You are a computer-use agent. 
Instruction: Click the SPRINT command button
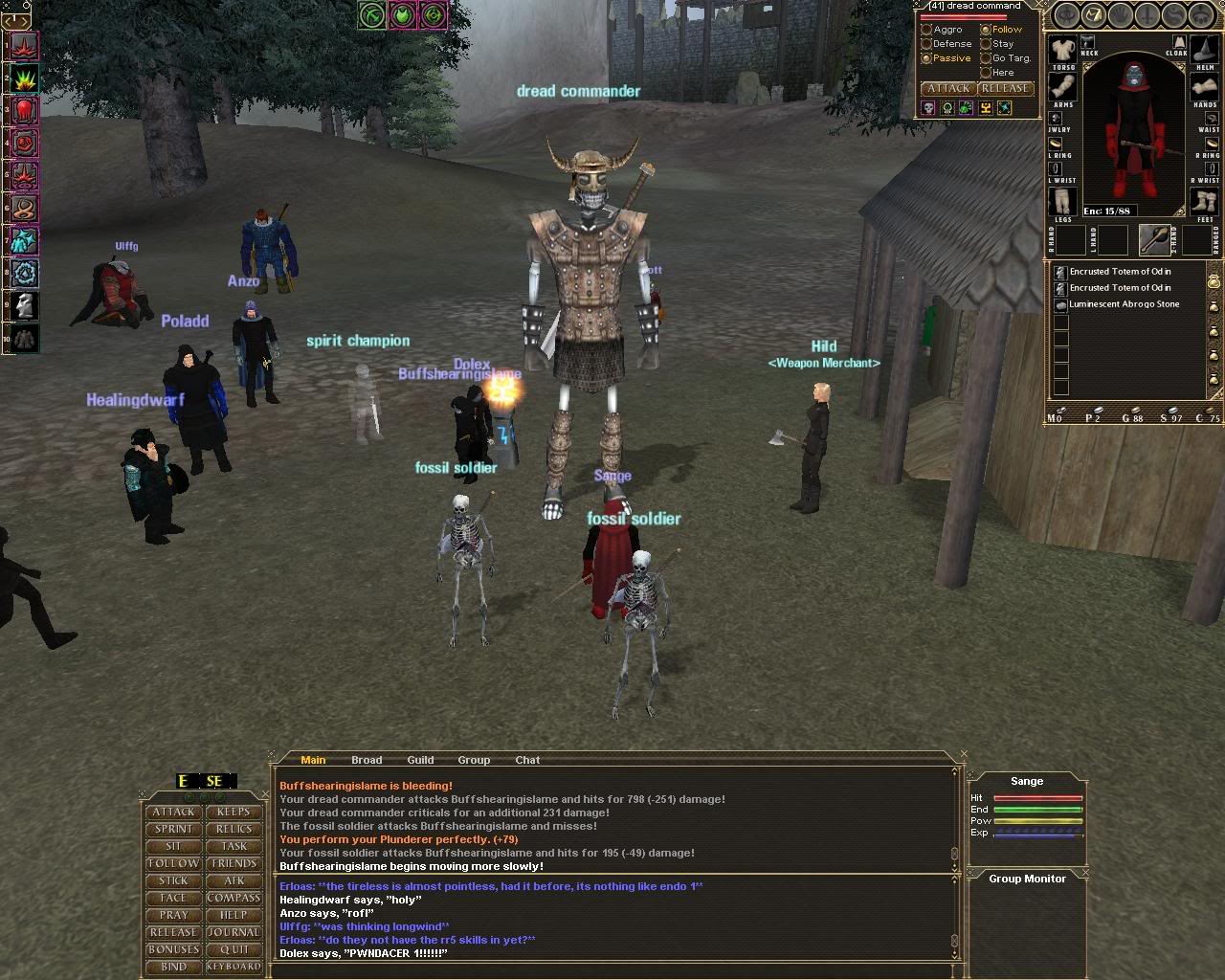pos(173,829)
